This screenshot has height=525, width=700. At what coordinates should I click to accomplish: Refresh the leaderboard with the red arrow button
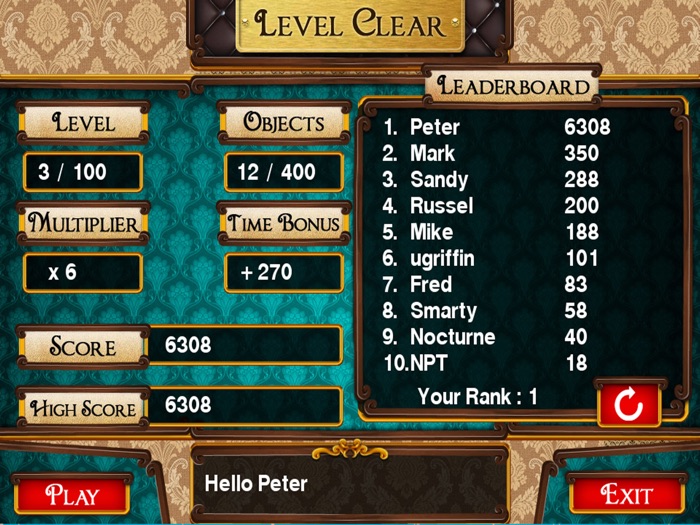tap(628, 405)
